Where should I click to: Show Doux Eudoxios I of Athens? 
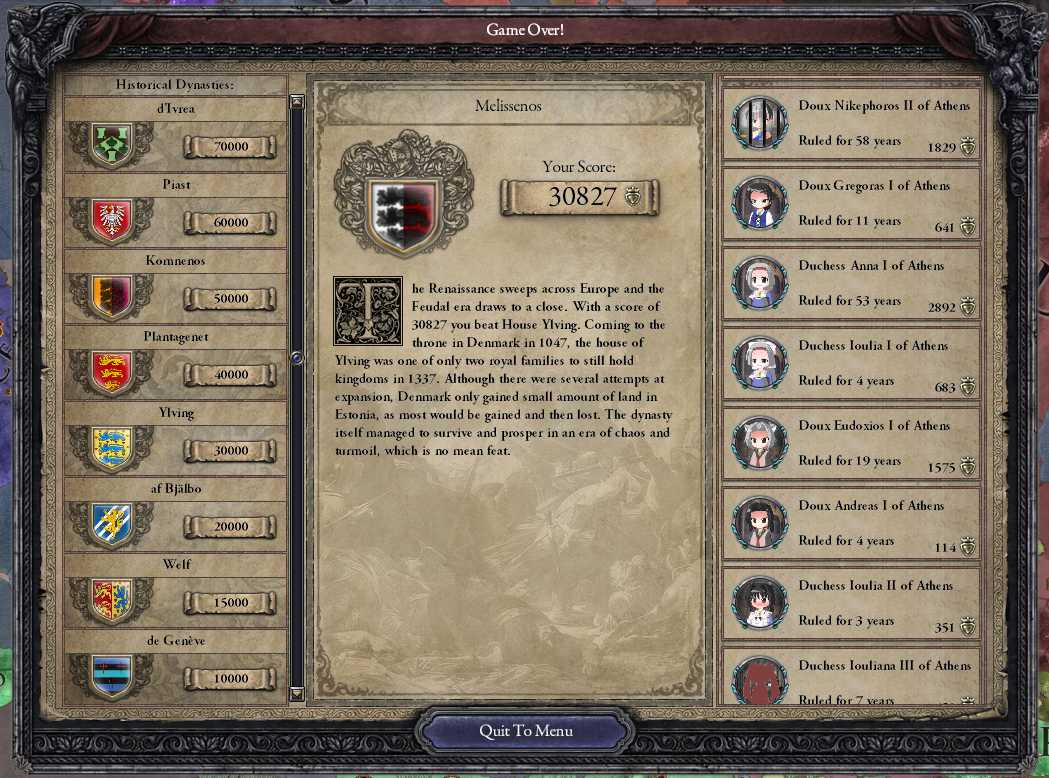tap(850, 443)
